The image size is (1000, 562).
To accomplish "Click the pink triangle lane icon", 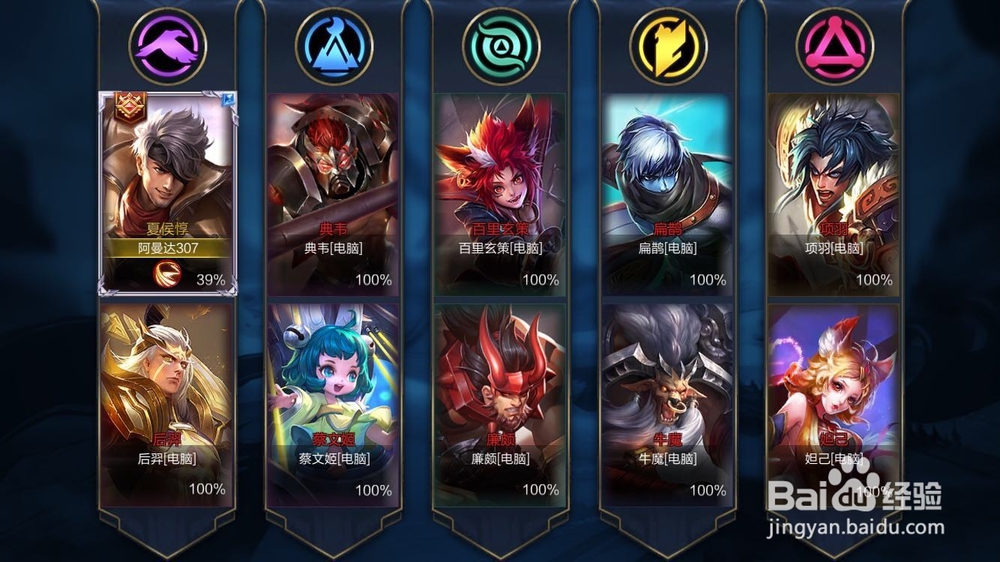I will tap(834, 45).
